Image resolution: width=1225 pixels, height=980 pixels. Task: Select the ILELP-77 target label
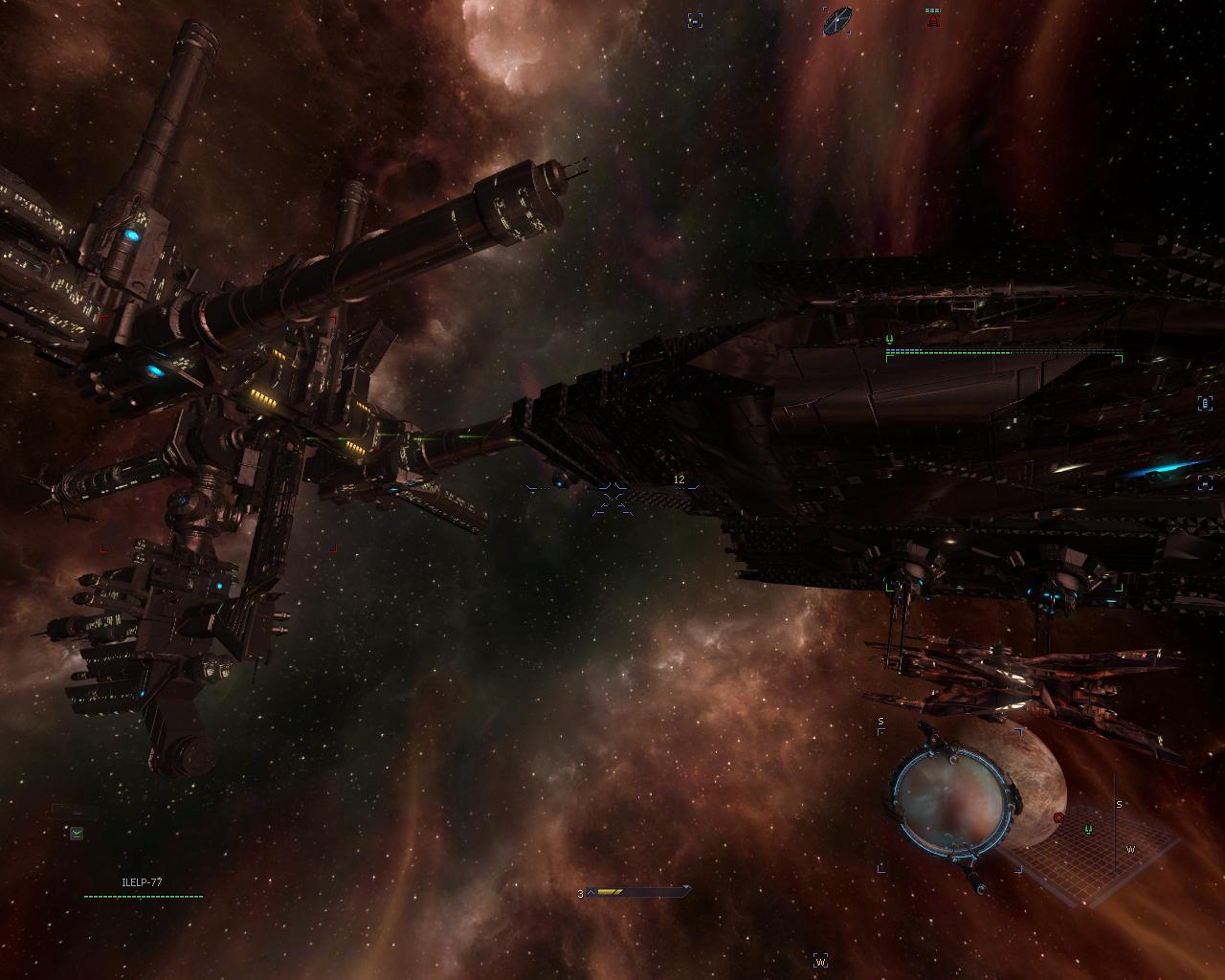(142, 881)
